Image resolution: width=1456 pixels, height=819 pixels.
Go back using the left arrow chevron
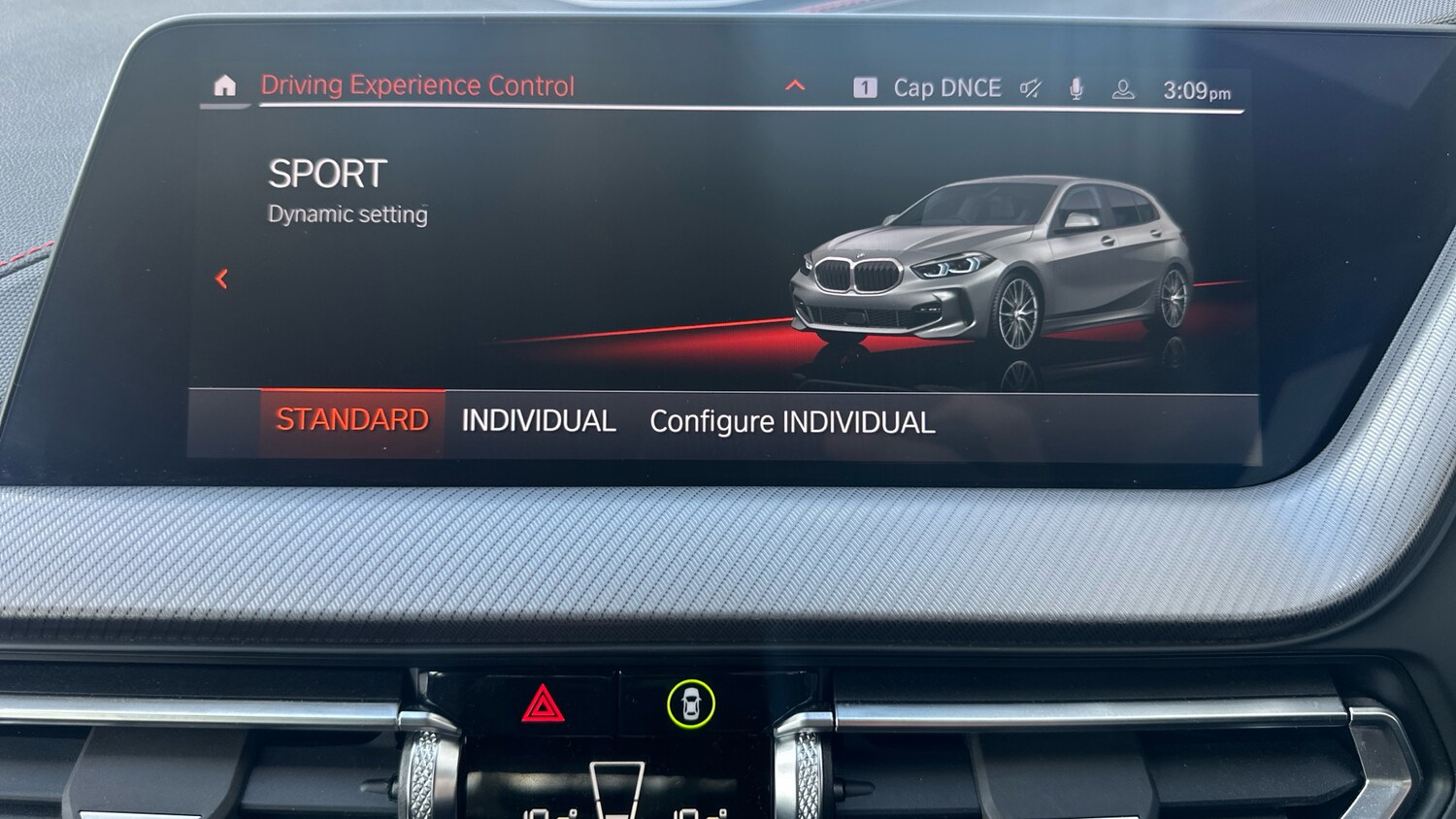222,278
